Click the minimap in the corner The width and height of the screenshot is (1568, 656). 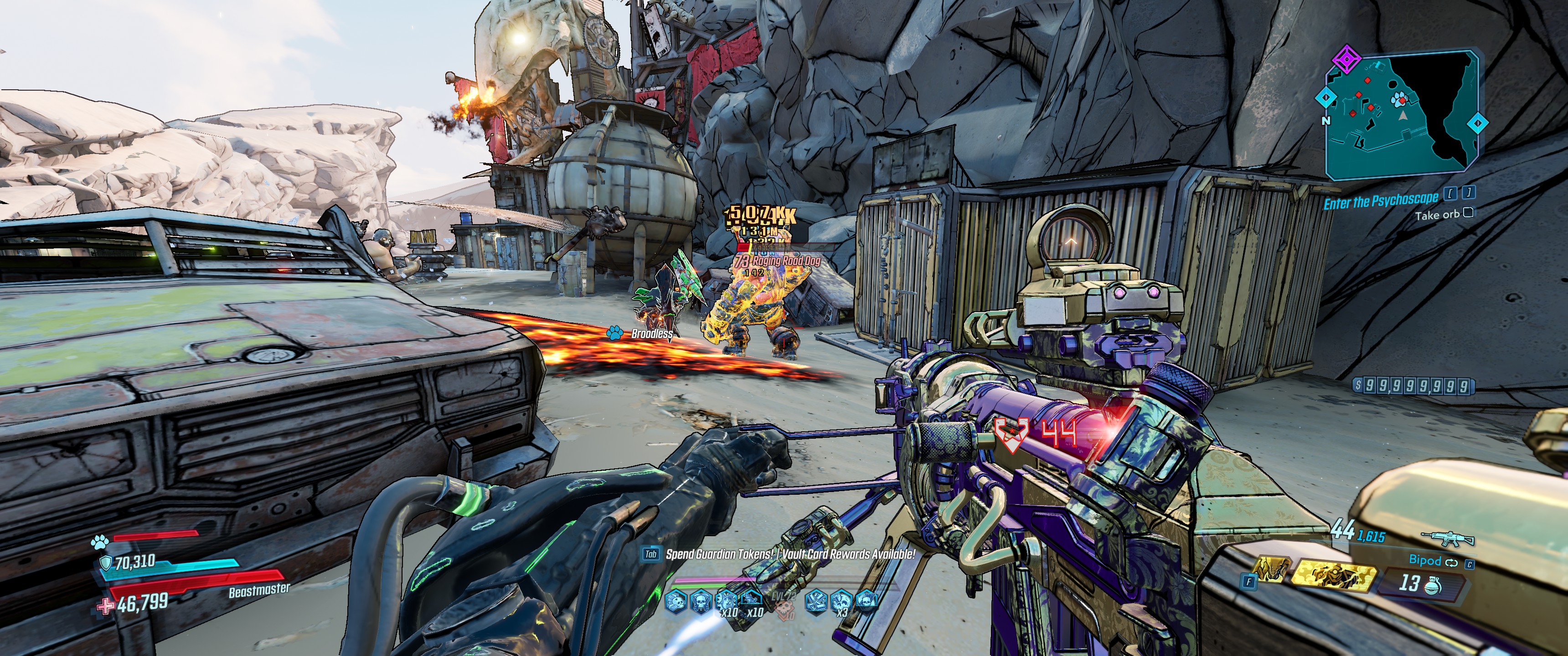coord(1403,116)
